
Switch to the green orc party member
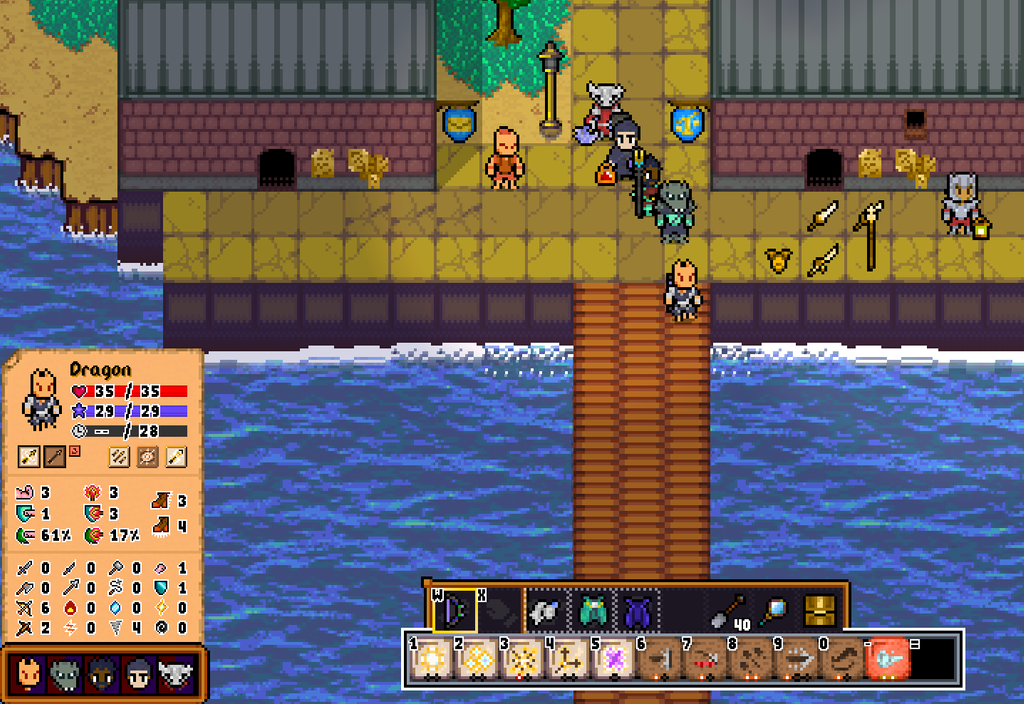tap(65, 675)
